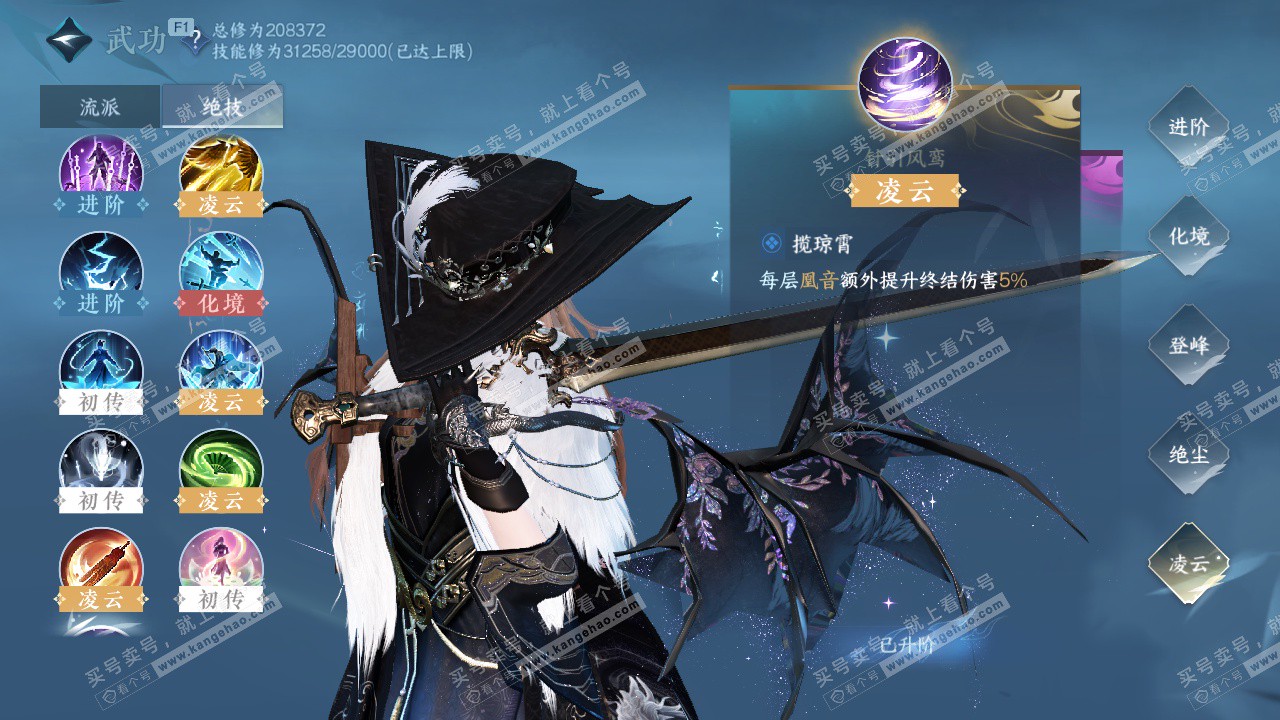Select the purple swords skill labeled 进阶
1280x720 pixels.
point(101,170)
